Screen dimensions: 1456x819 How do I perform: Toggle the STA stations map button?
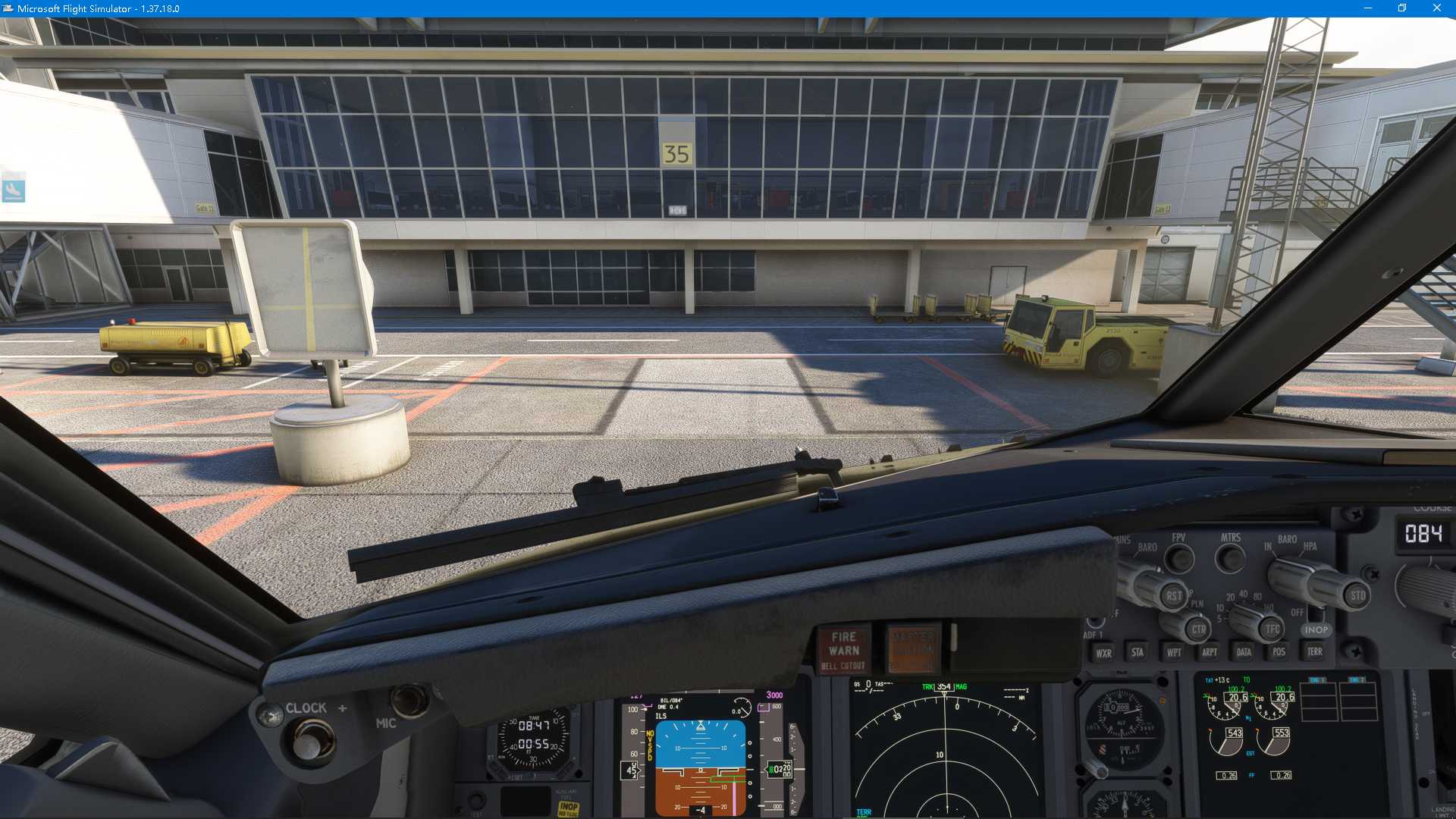point(1137,652)
